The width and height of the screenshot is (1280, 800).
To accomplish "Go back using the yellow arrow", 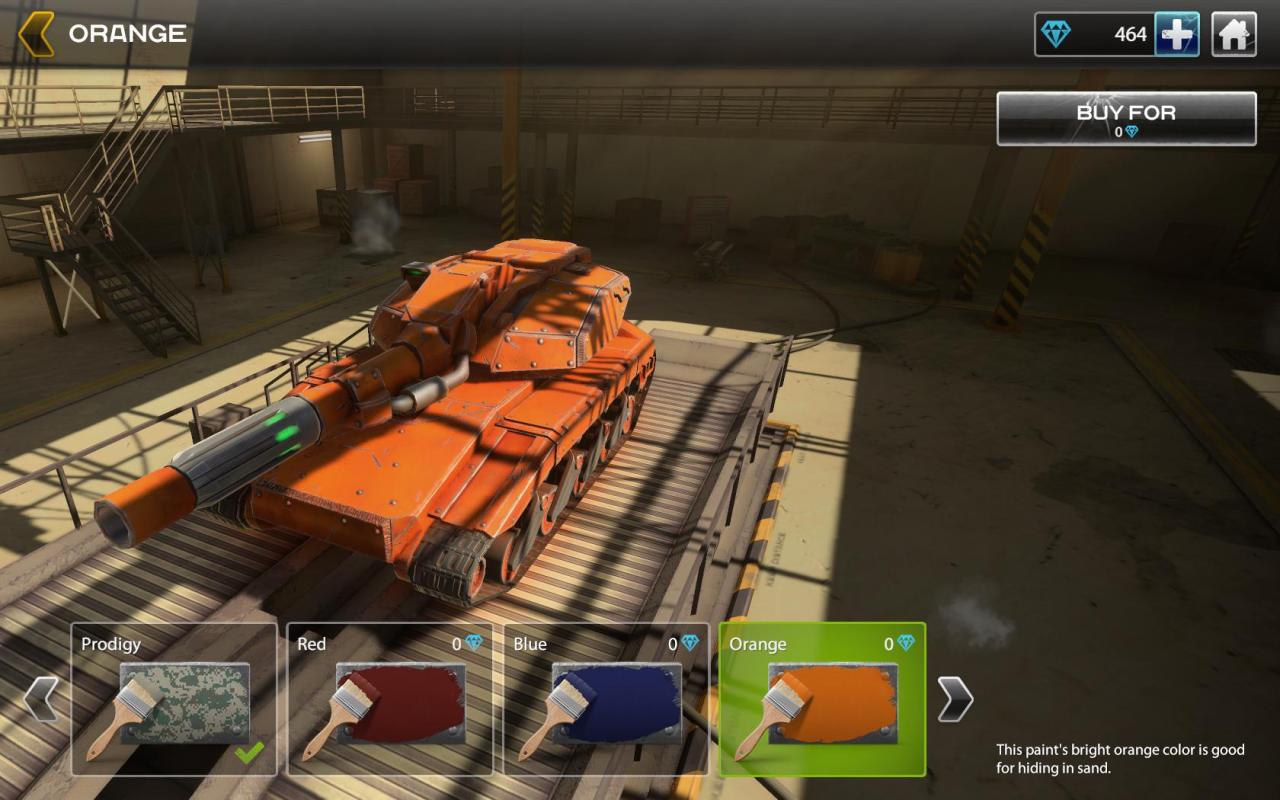I will [x=36, y=34].
